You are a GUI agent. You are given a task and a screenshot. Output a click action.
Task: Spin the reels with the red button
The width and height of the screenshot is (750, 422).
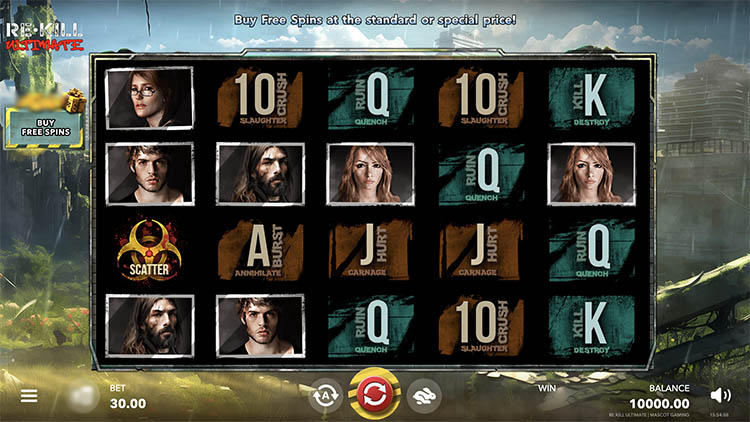coord(374,394)
